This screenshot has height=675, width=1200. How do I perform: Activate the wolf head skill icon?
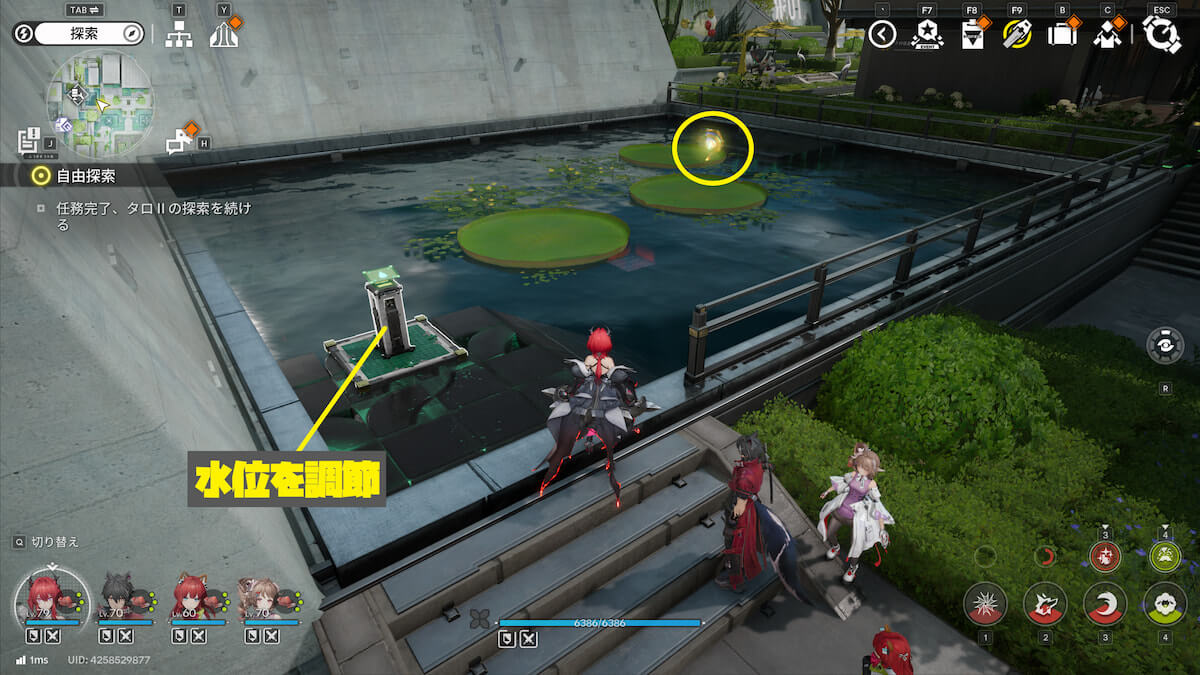point(1045,604)
